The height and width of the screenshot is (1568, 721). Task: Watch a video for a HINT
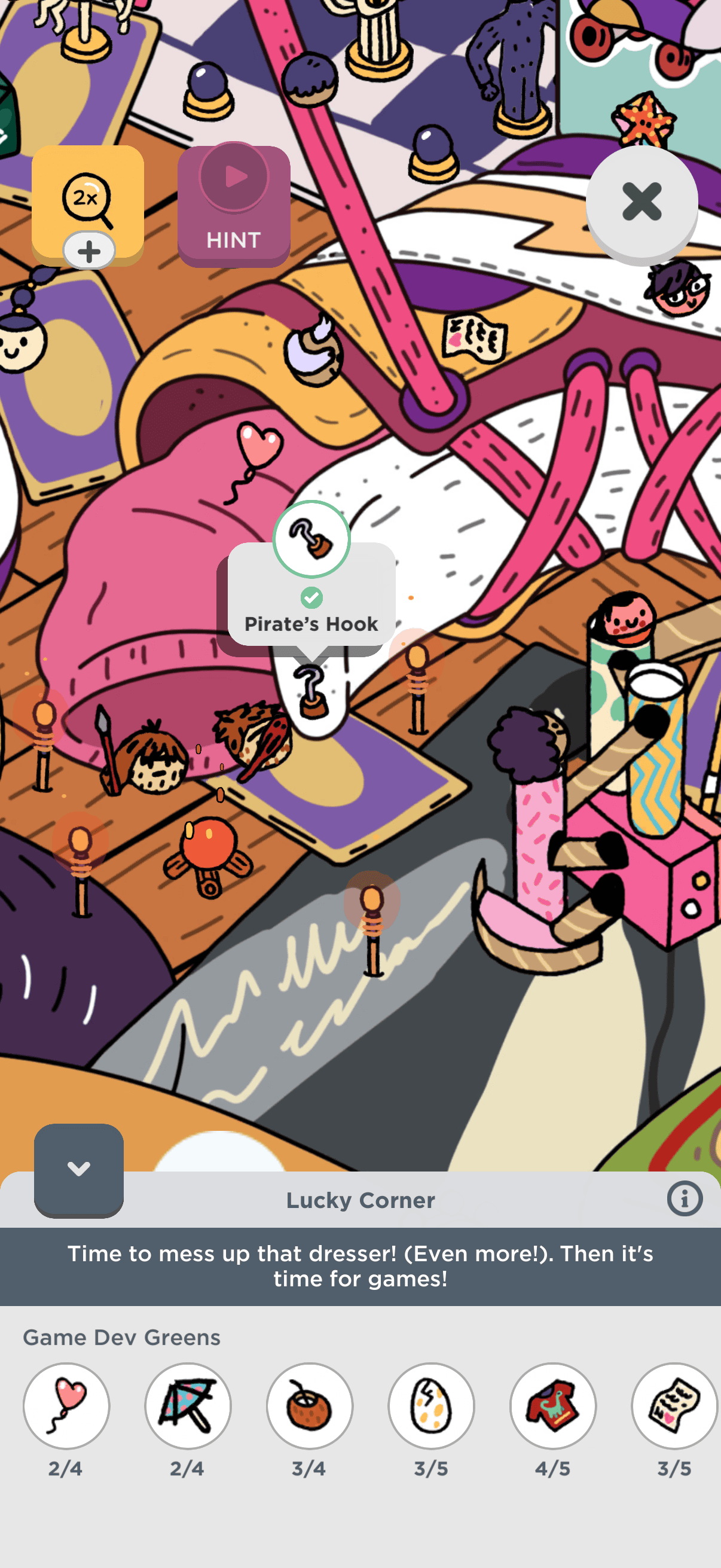click(x=234, y=206)
